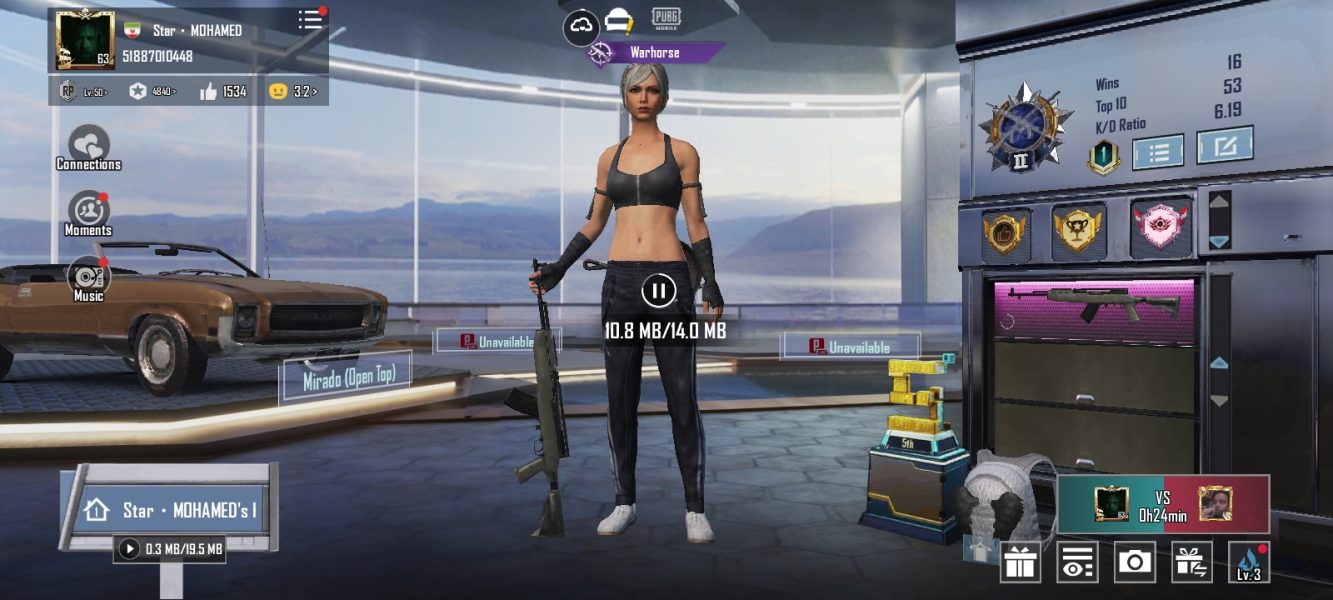Open the camera screenshot tool
1333x600 pixels.
tap(1134, 562)
